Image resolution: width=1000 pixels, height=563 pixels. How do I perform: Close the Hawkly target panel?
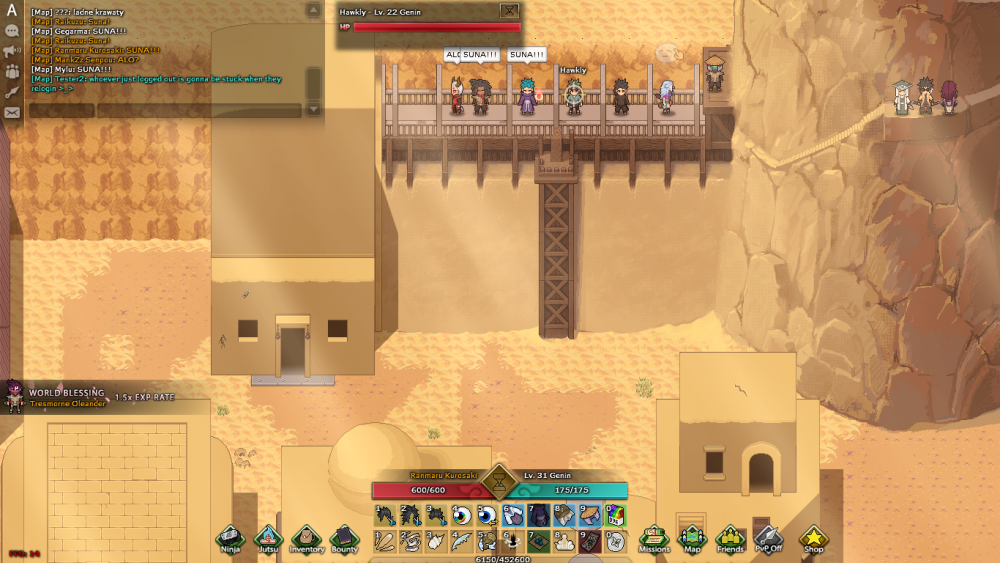point(510,11)
